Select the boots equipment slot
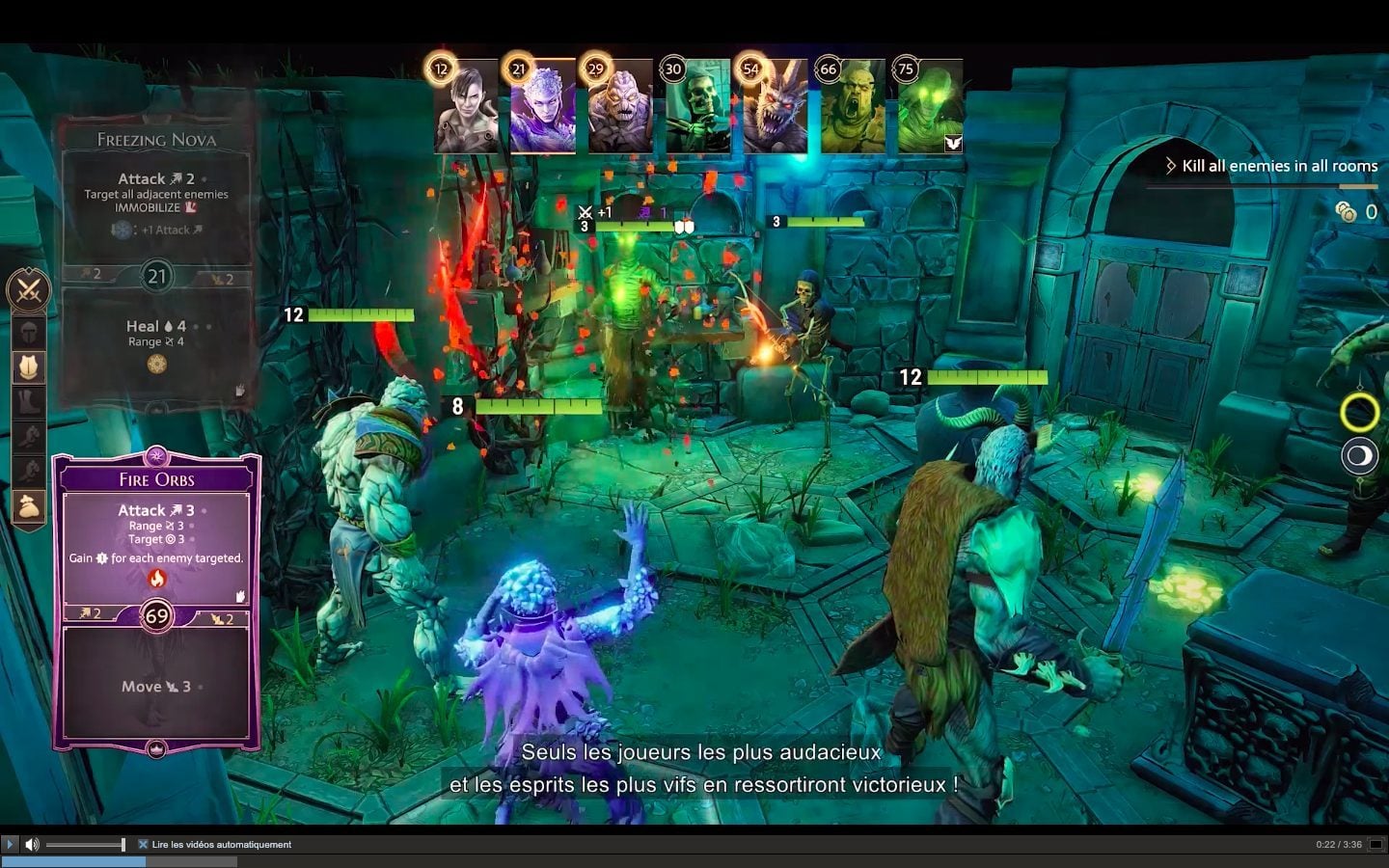This screenshot has width=1389, height=868. 28,401
